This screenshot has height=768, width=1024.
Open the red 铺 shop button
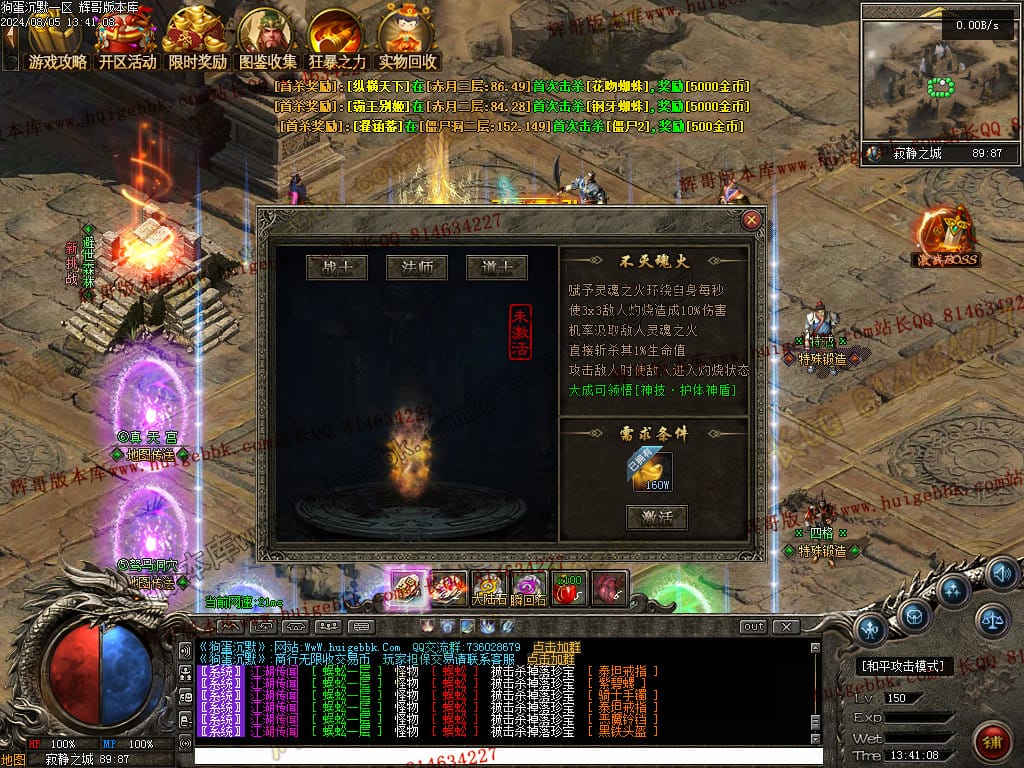click(x=991, y=742)
